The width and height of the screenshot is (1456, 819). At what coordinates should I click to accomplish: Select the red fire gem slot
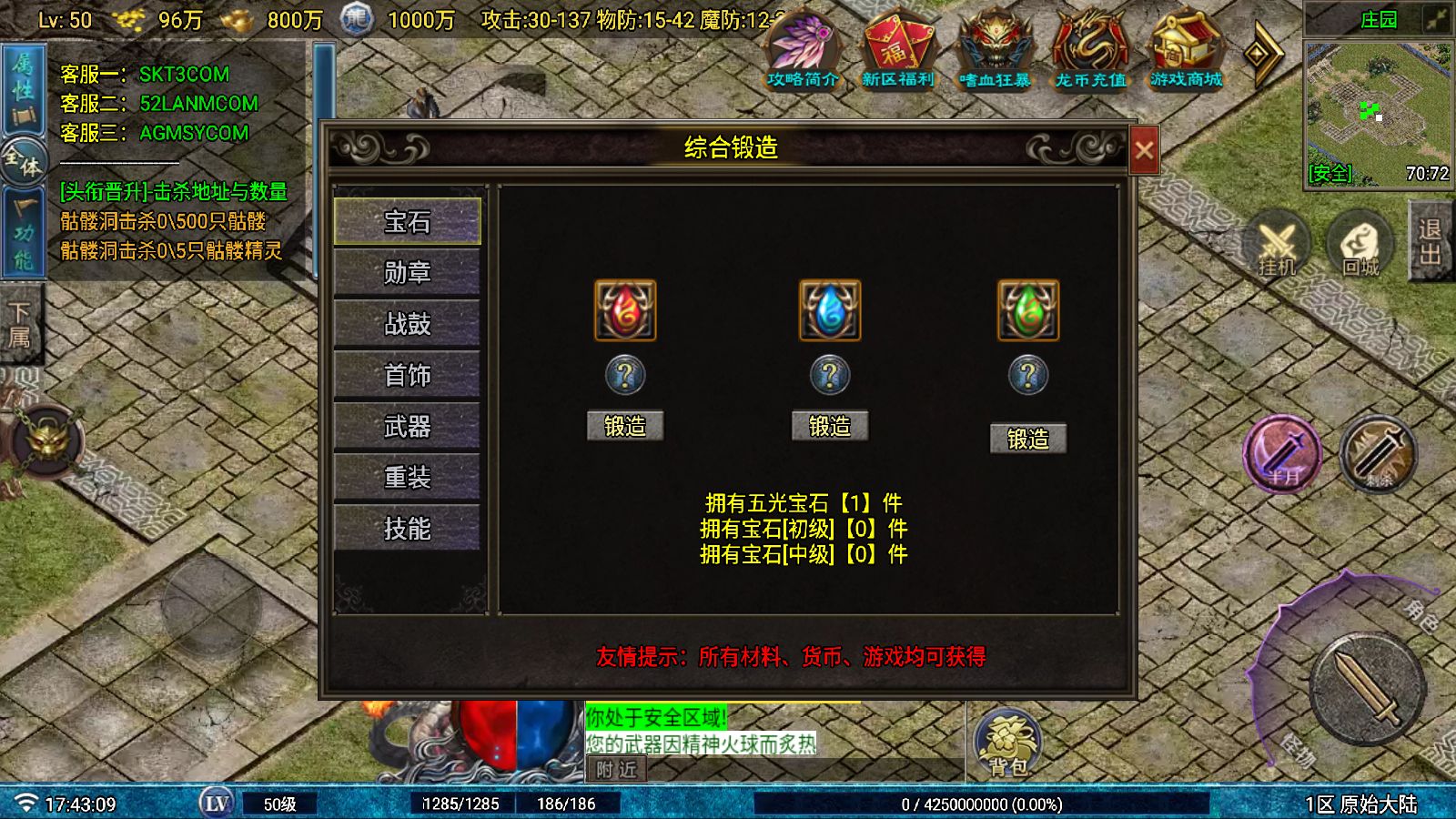tap(625, 309)
